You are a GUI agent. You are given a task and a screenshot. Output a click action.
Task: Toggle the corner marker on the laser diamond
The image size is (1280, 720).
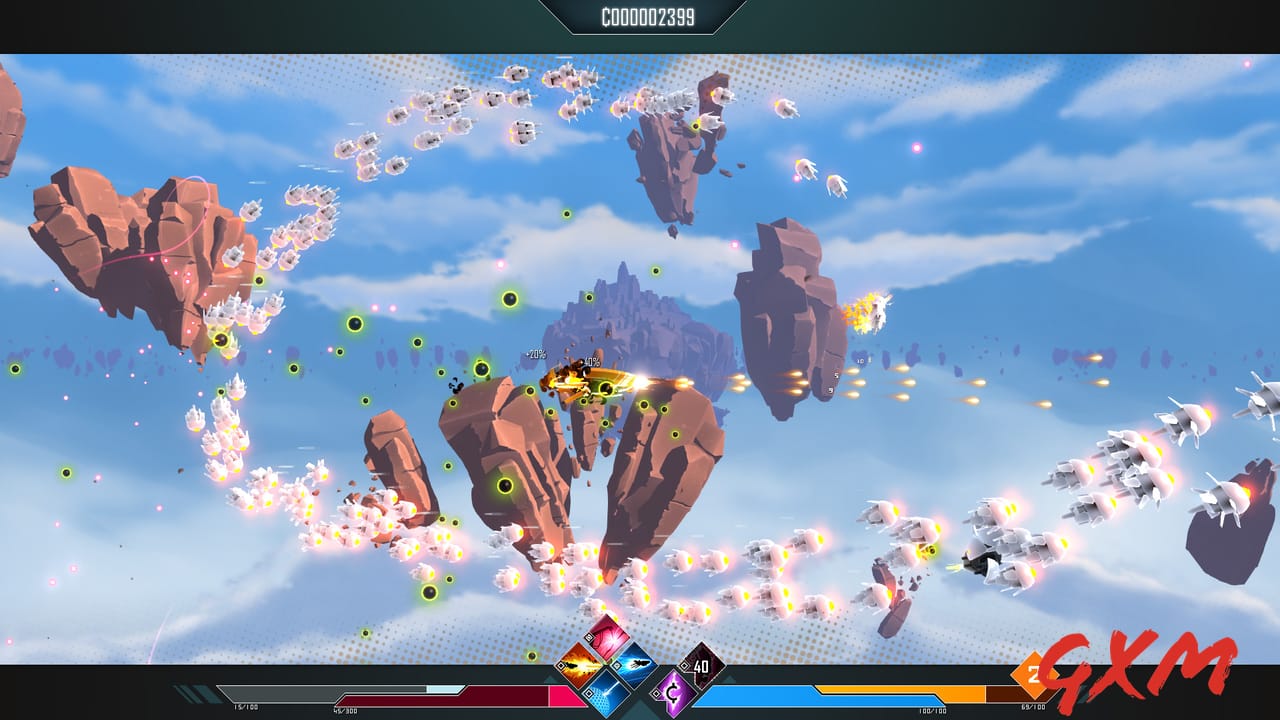click(x=588, y=692)
